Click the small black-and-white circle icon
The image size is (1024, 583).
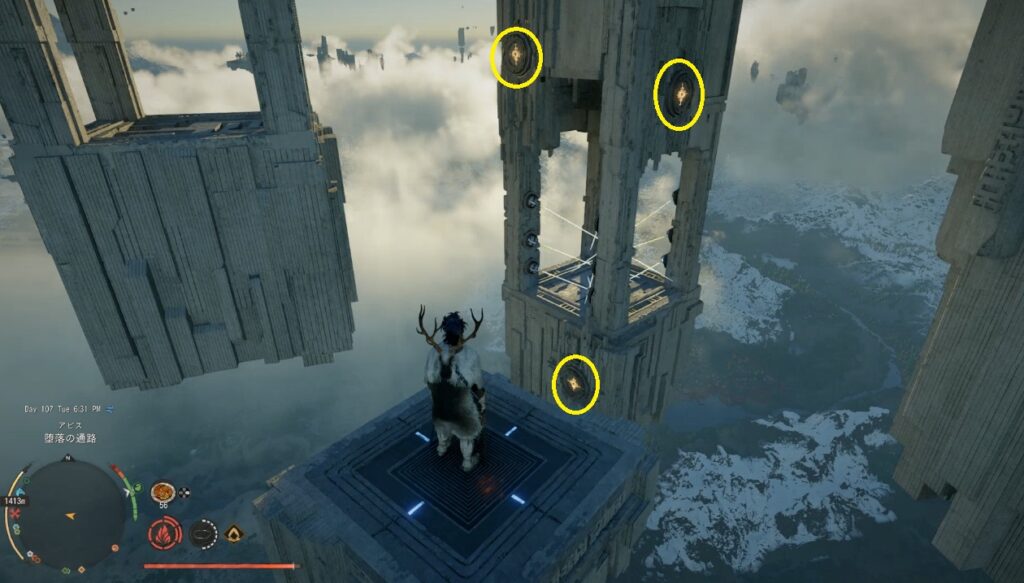pyautogui.click(x=185, y=492)
